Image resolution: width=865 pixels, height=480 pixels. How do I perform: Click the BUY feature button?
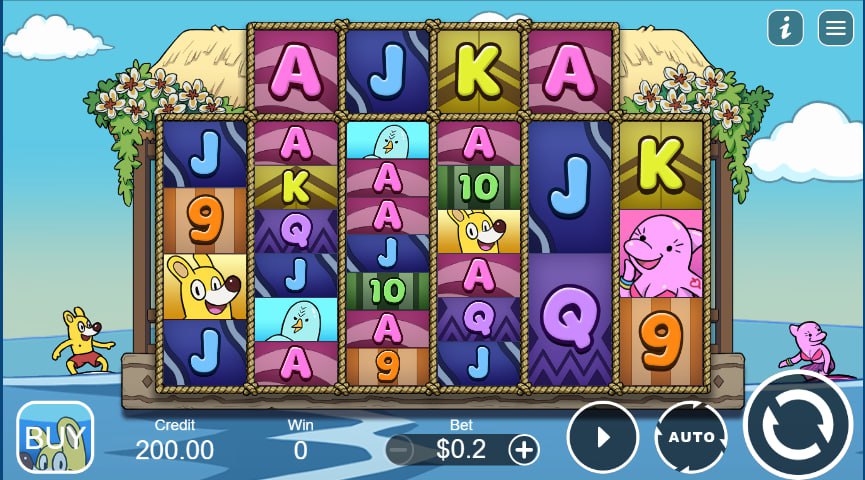(x=56, y=437)
